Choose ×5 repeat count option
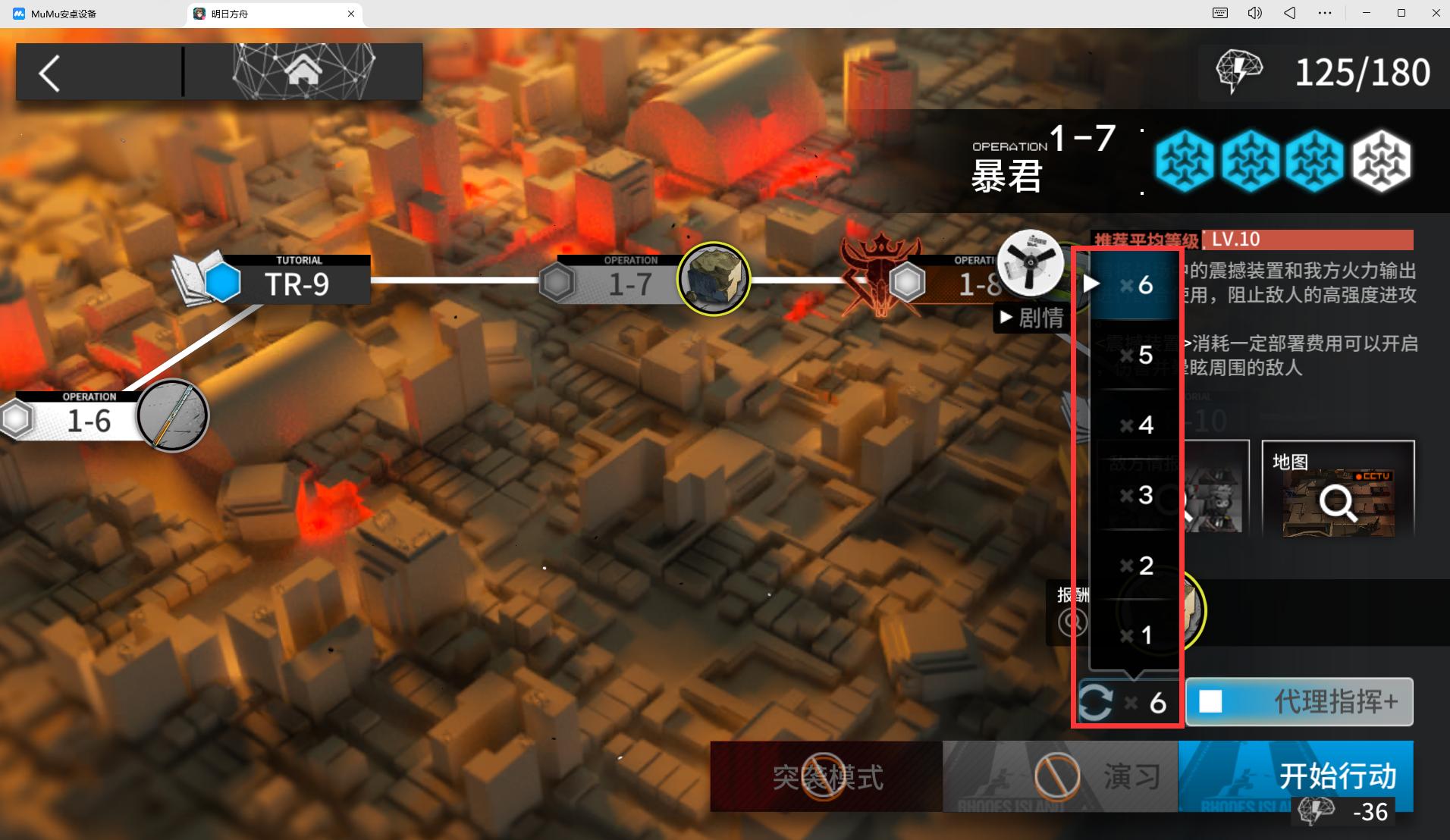The height and width of the screenshot is (840, 1450). click(x=1136, y=355)
